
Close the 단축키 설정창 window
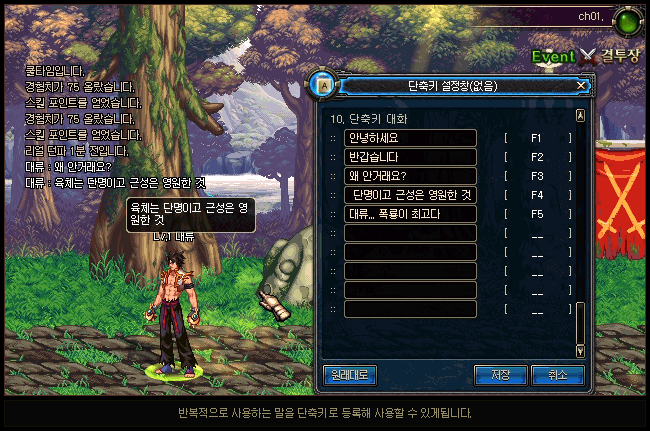tap(581, 86)
